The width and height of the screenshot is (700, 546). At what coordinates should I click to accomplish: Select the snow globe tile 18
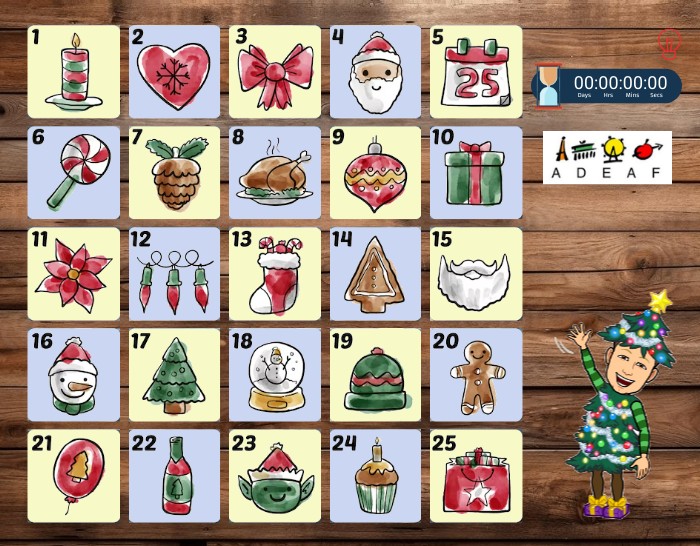click(275, 375)
